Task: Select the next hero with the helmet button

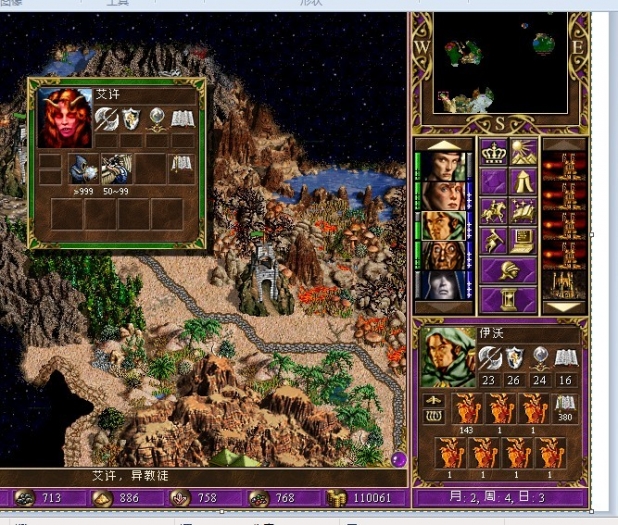Action: tap(509, 269)
